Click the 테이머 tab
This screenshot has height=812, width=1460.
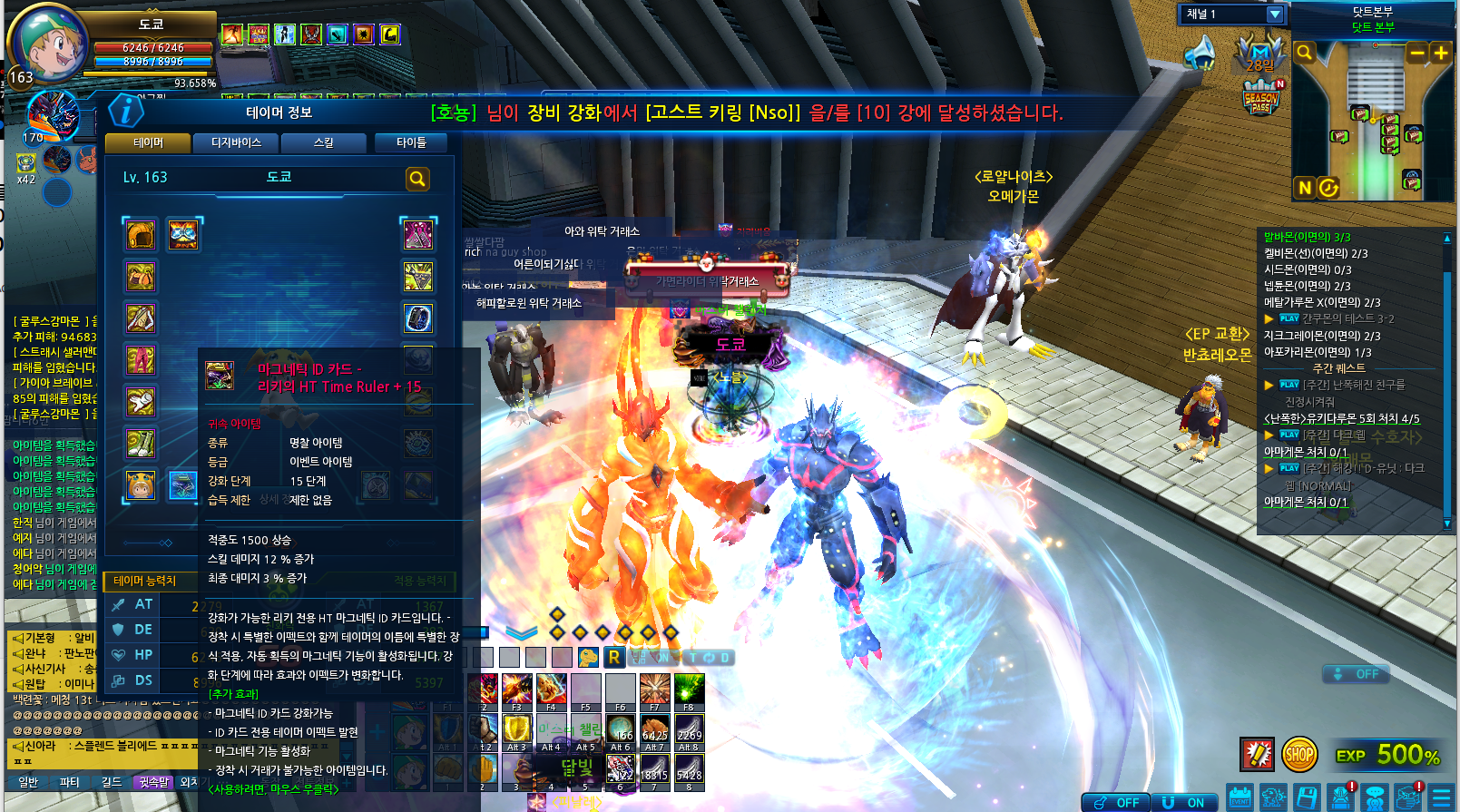148,143
